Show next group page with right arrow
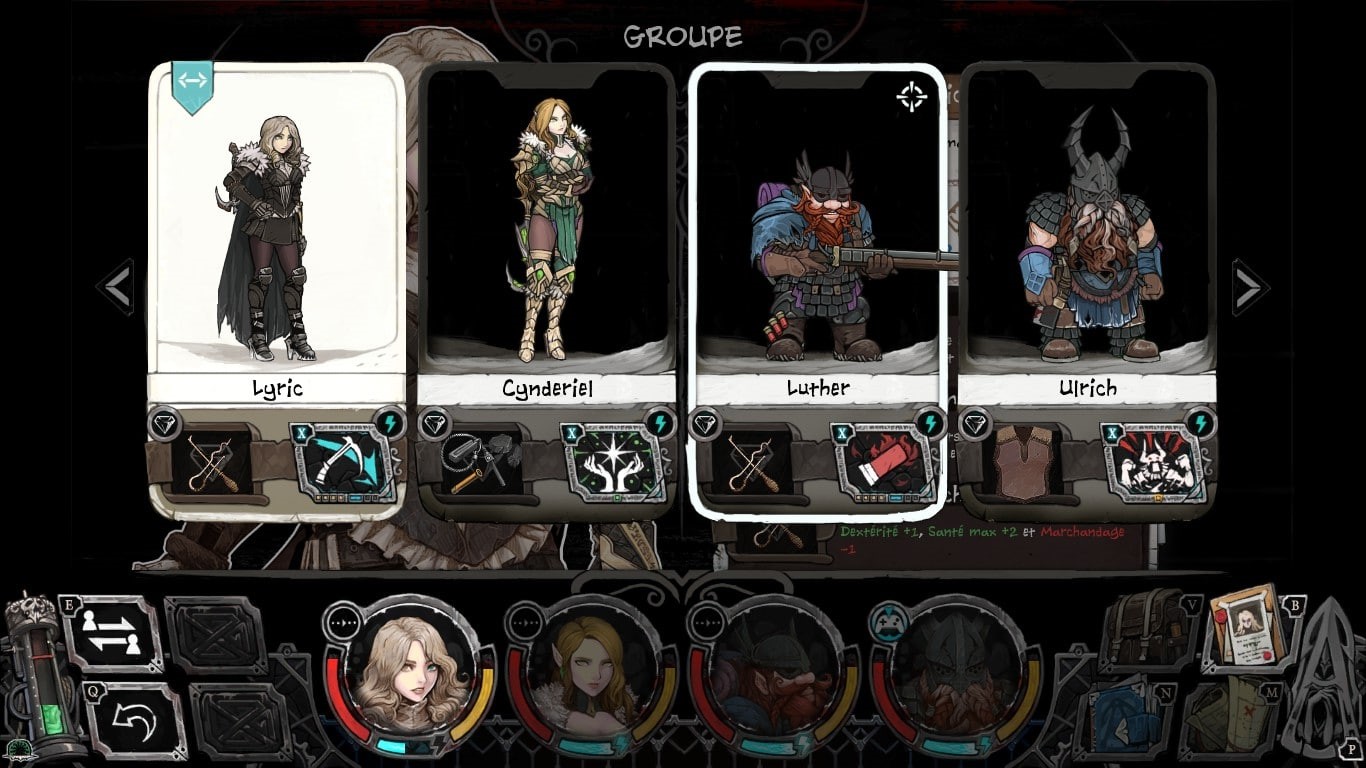1366x768 pixels. click(x=1249, y=287)
